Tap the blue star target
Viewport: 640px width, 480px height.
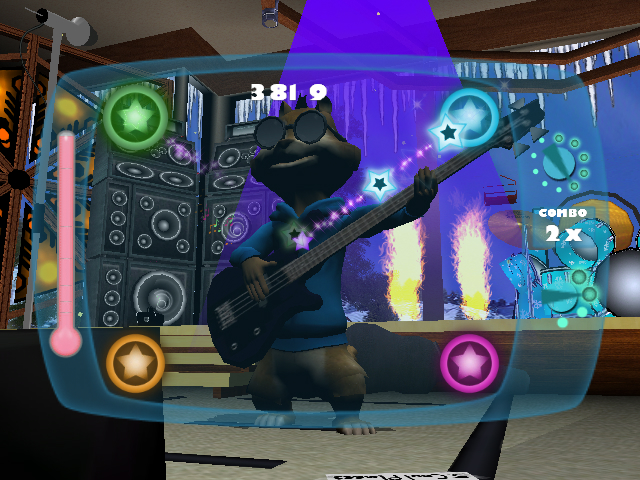pyautogui.click(x=470, y=116)
